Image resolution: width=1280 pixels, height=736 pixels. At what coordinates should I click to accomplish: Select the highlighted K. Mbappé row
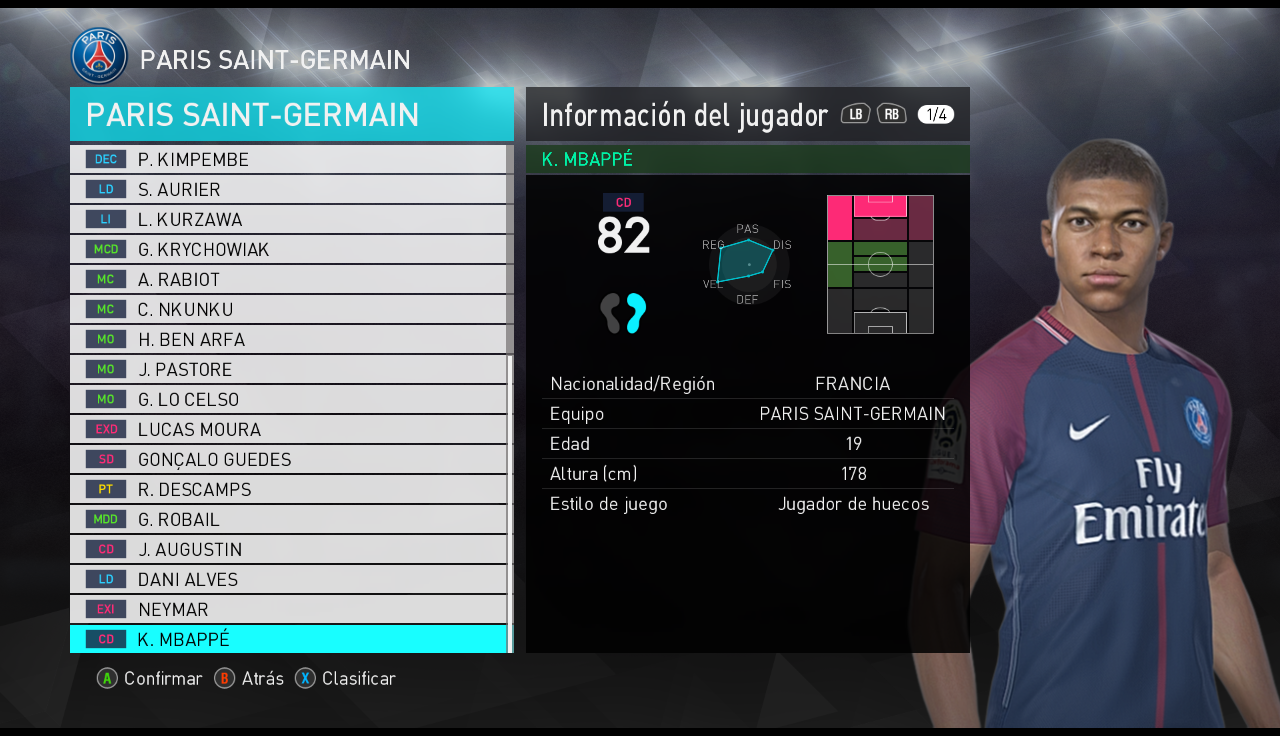point(288,640)
